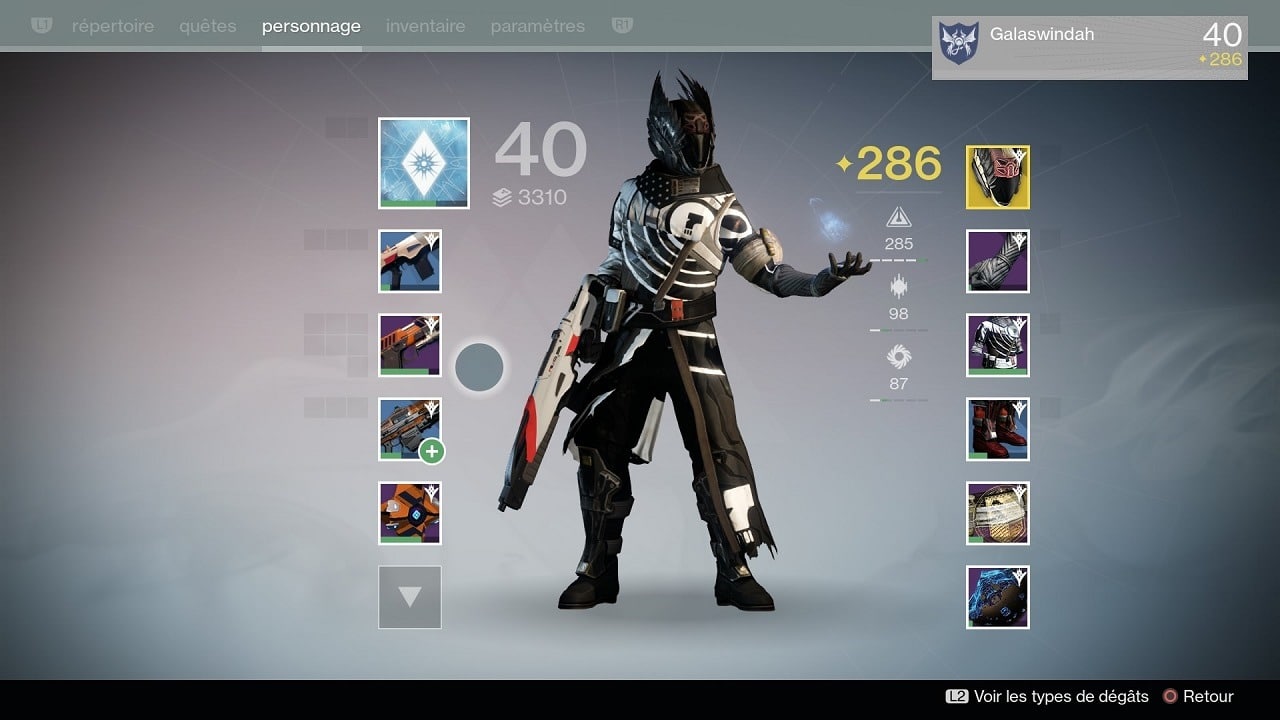Select the white primary weapon slot

[410, 261]
